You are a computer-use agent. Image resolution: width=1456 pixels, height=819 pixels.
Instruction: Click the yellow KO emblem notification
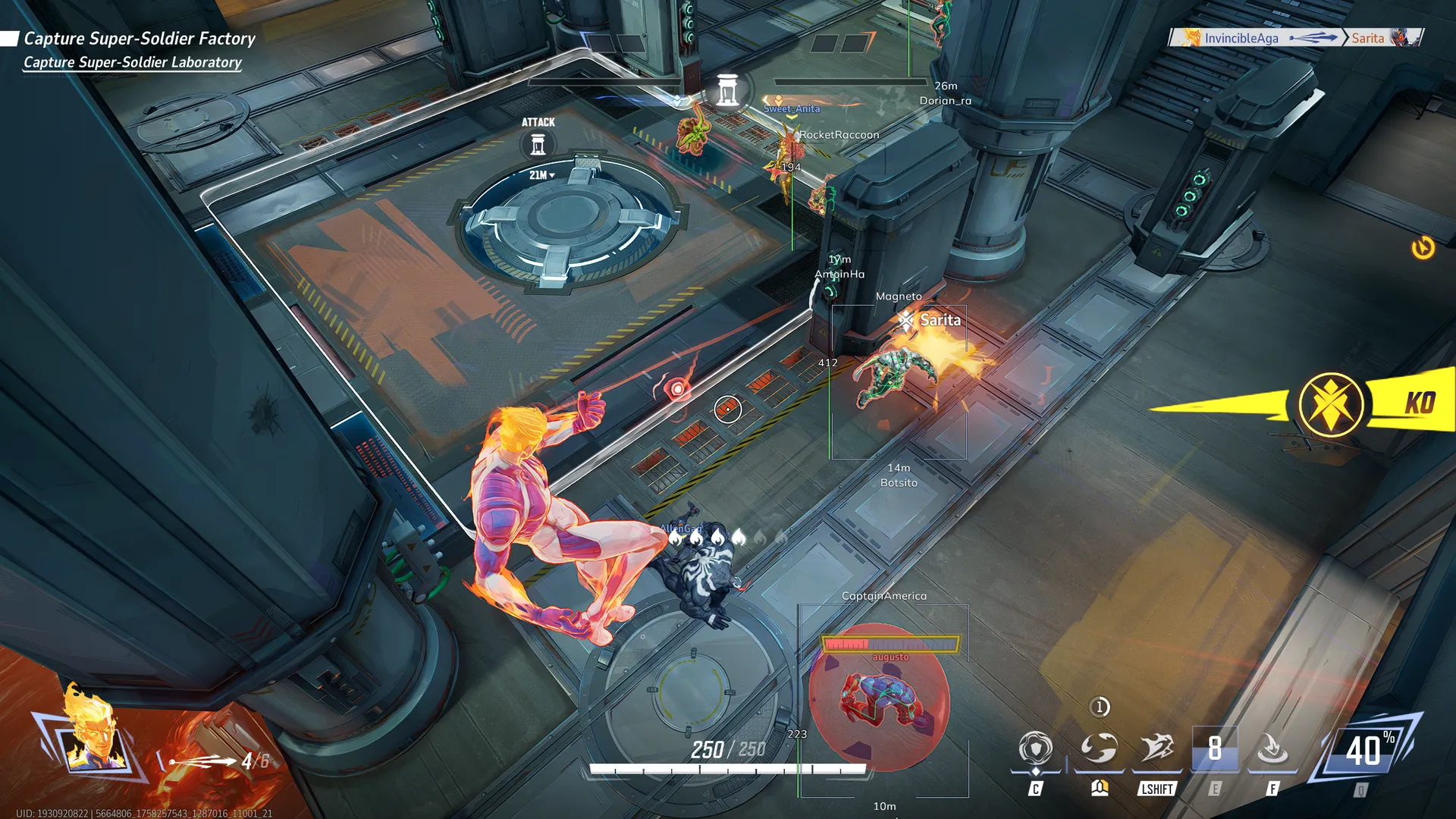point(1331,404)
